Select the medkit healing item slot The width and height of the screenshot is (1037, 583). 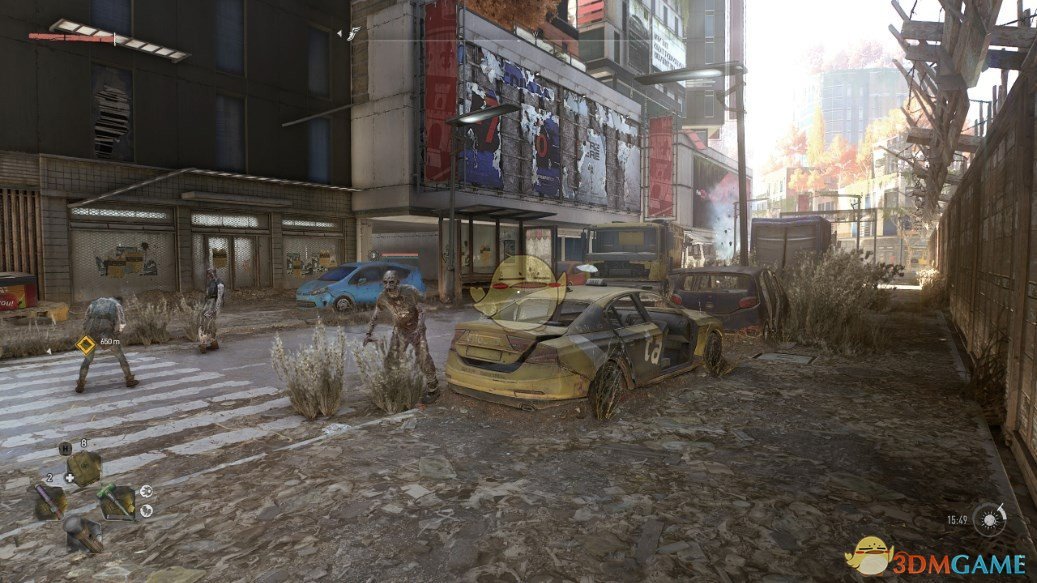(x=84, y=466)
